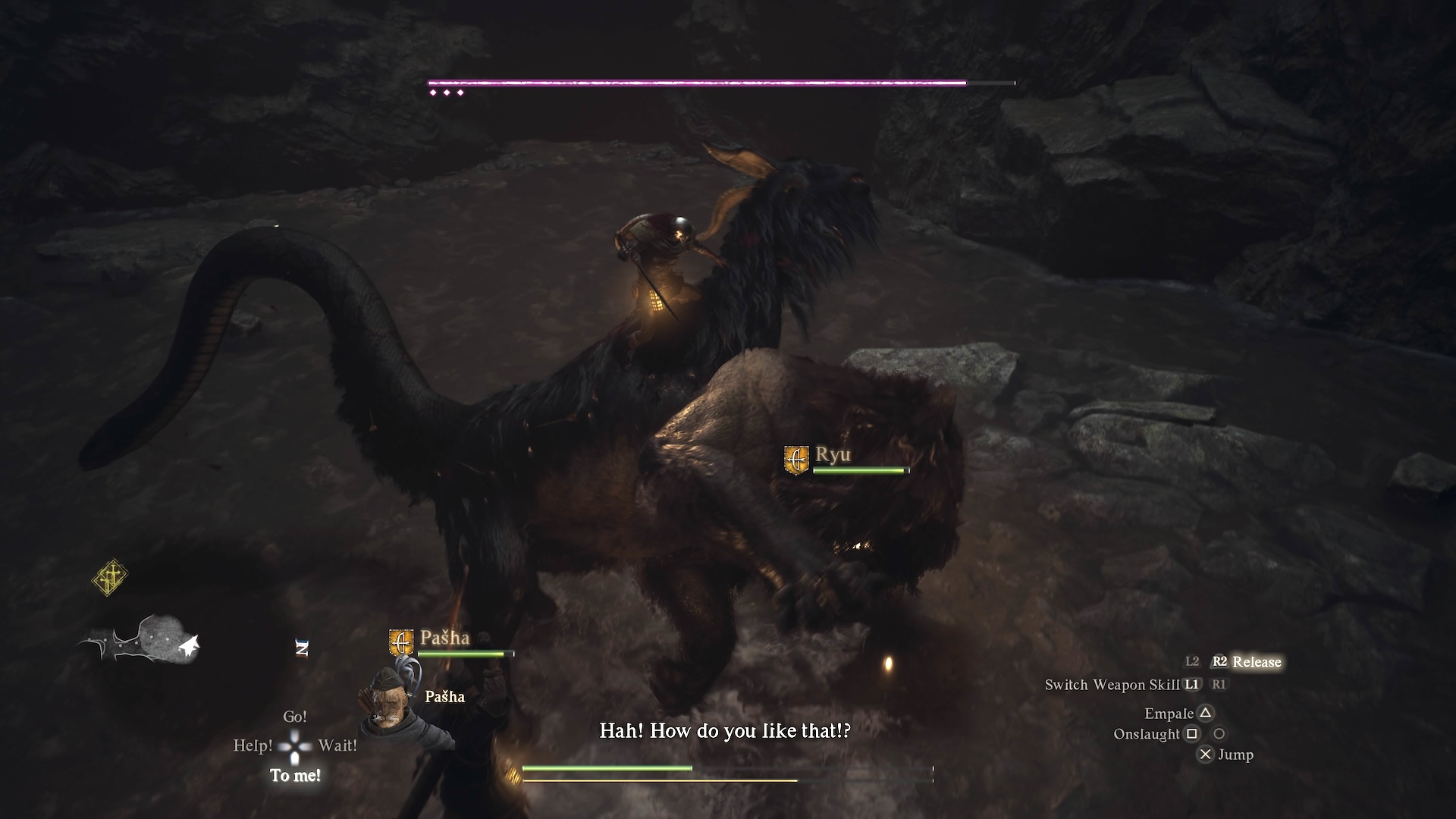
Task: Choose the Onslaught skill label
Action: [x=1146, y=734]
